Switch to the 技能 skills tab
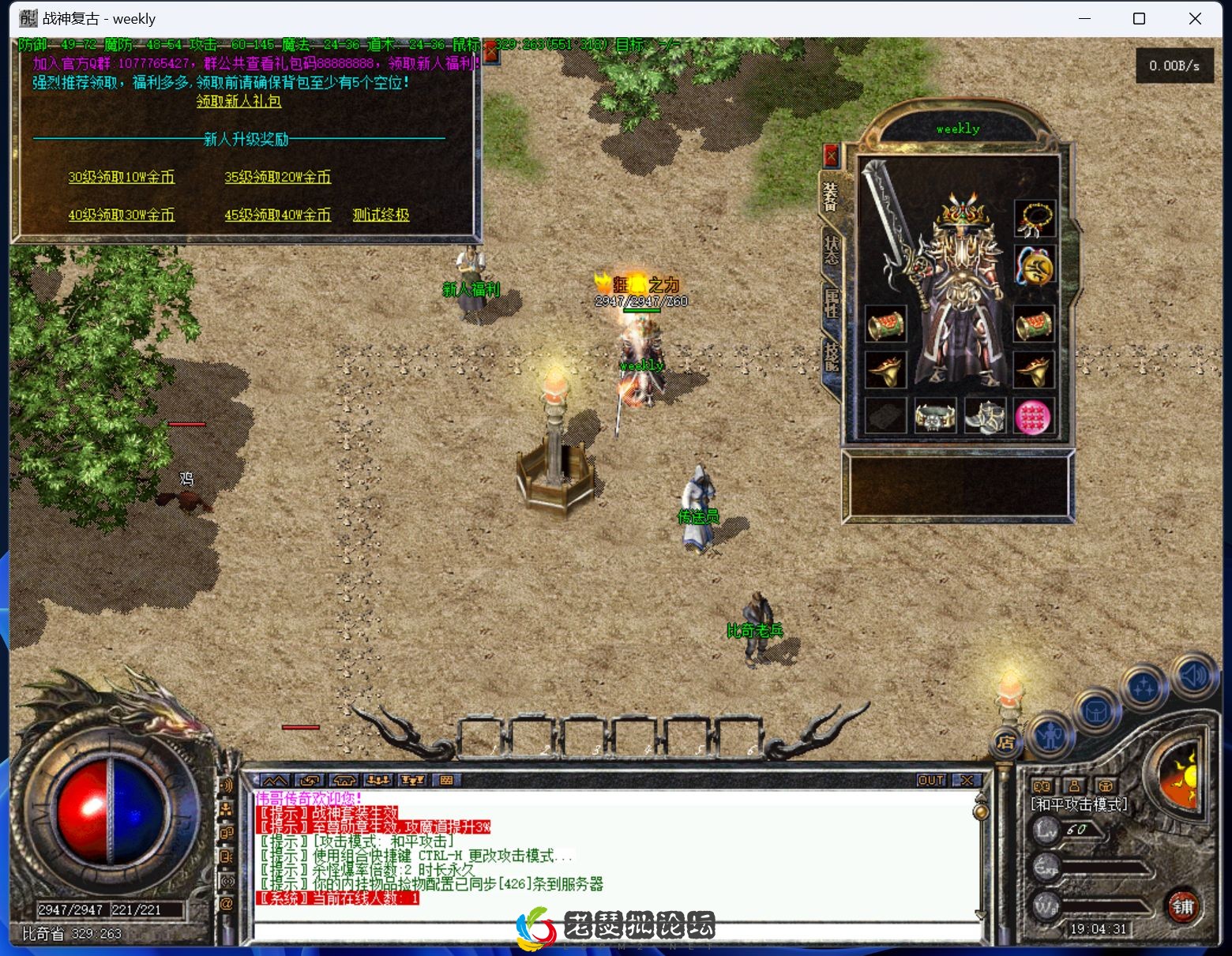1232x956 pixels. tap(832, 356)
